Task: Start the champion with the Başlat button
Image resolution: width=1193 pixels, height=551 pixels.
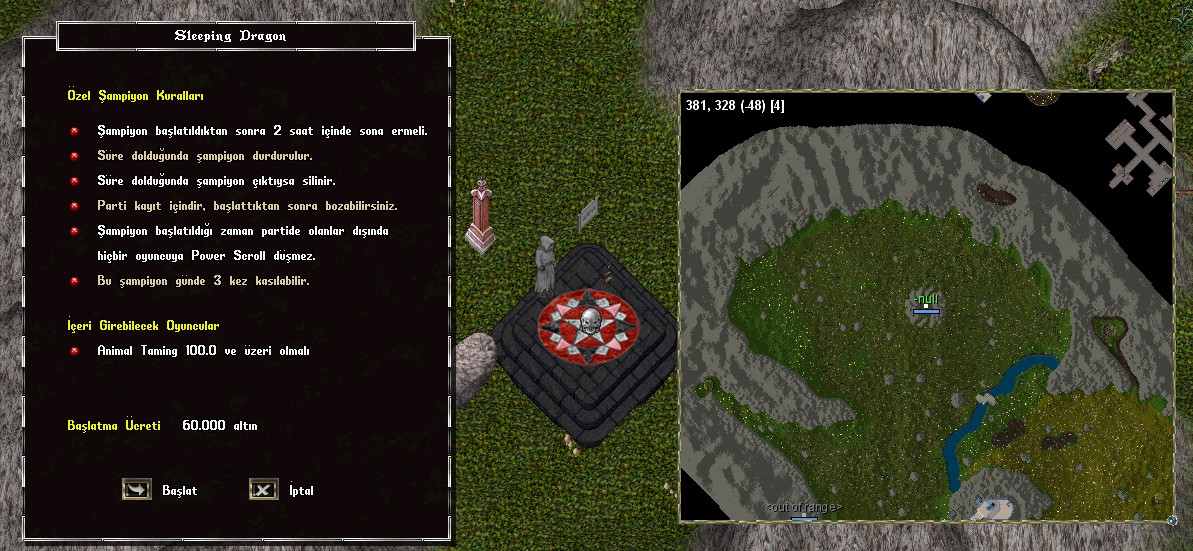Action: pos(137,490)
